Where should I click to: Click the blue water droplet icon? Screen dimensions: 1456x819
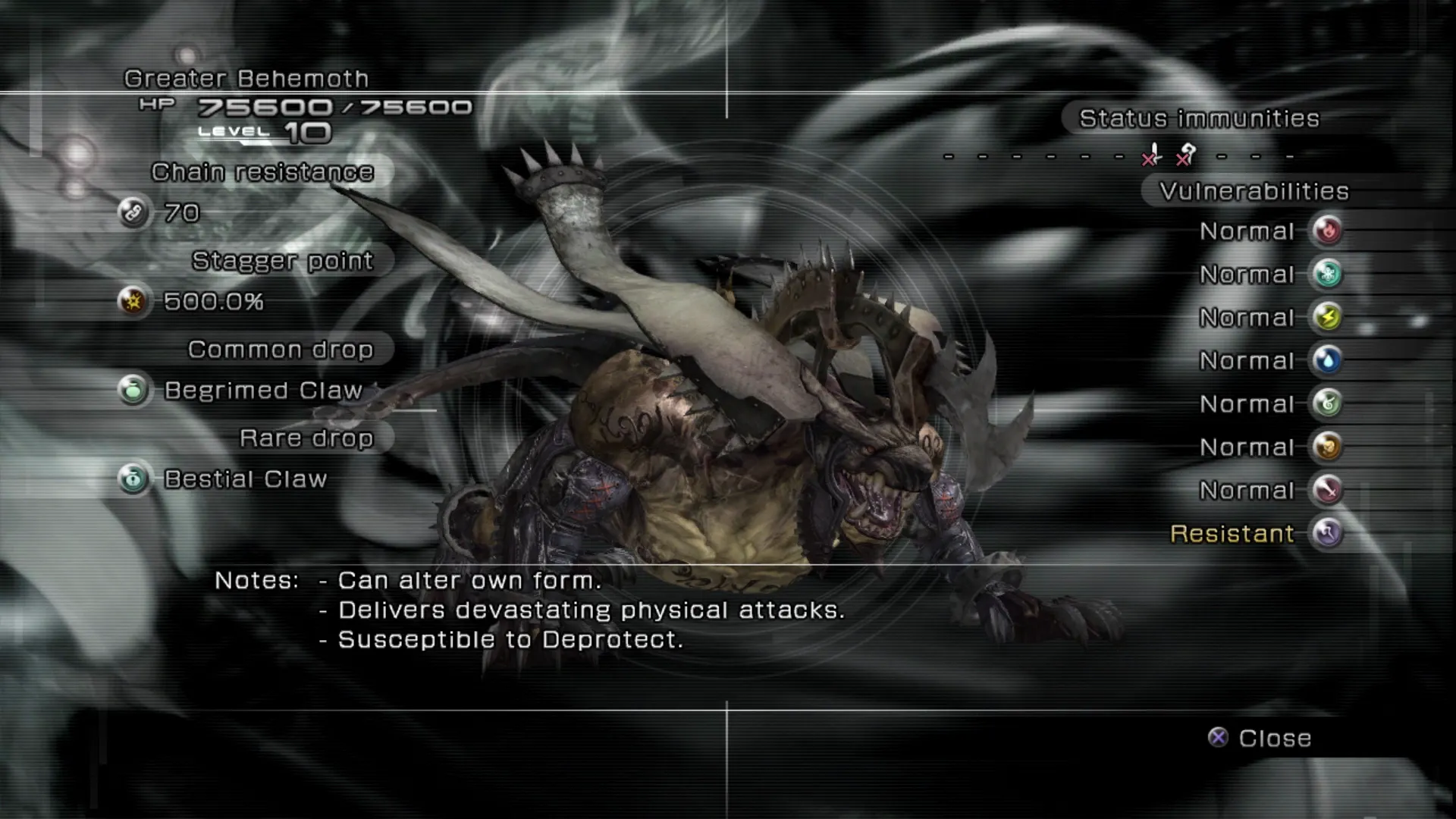point(1327,360)
